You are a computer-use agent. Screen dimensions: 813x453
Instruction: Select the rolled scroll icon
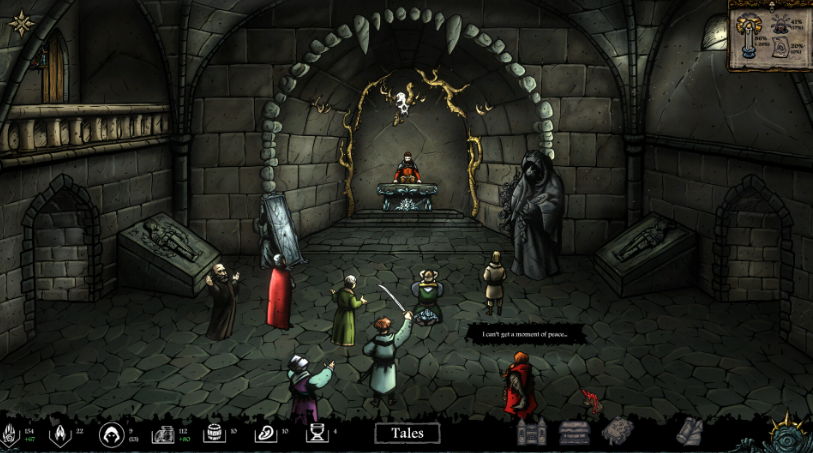[690, 431]
